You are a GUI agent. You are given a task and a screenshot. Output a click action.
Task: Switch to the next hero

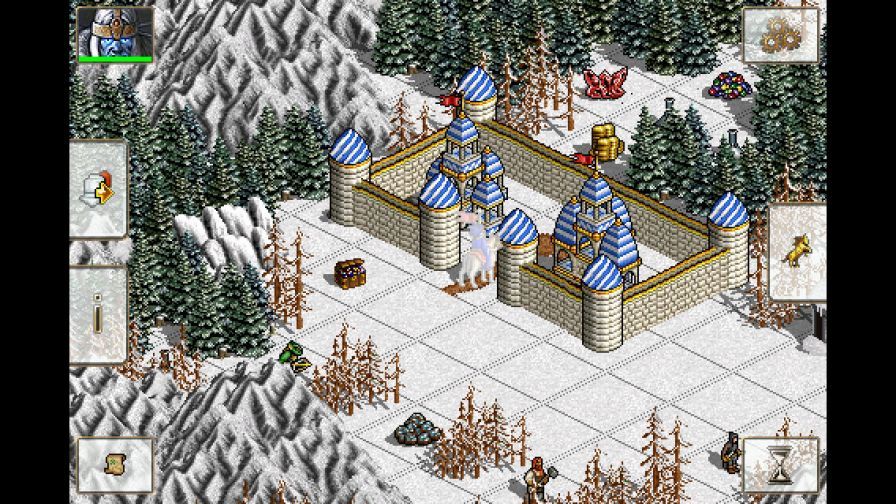click(x=99, y=189)
